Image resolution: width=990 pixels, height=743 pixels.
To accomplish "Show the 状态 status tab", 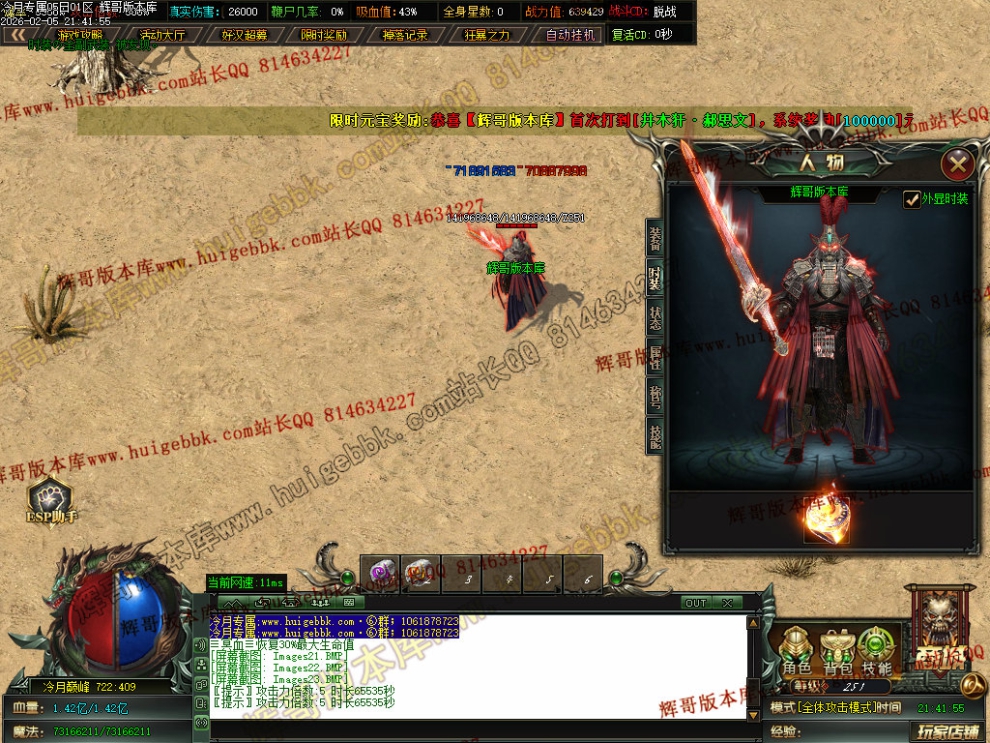I will click(x=655, y=317).
